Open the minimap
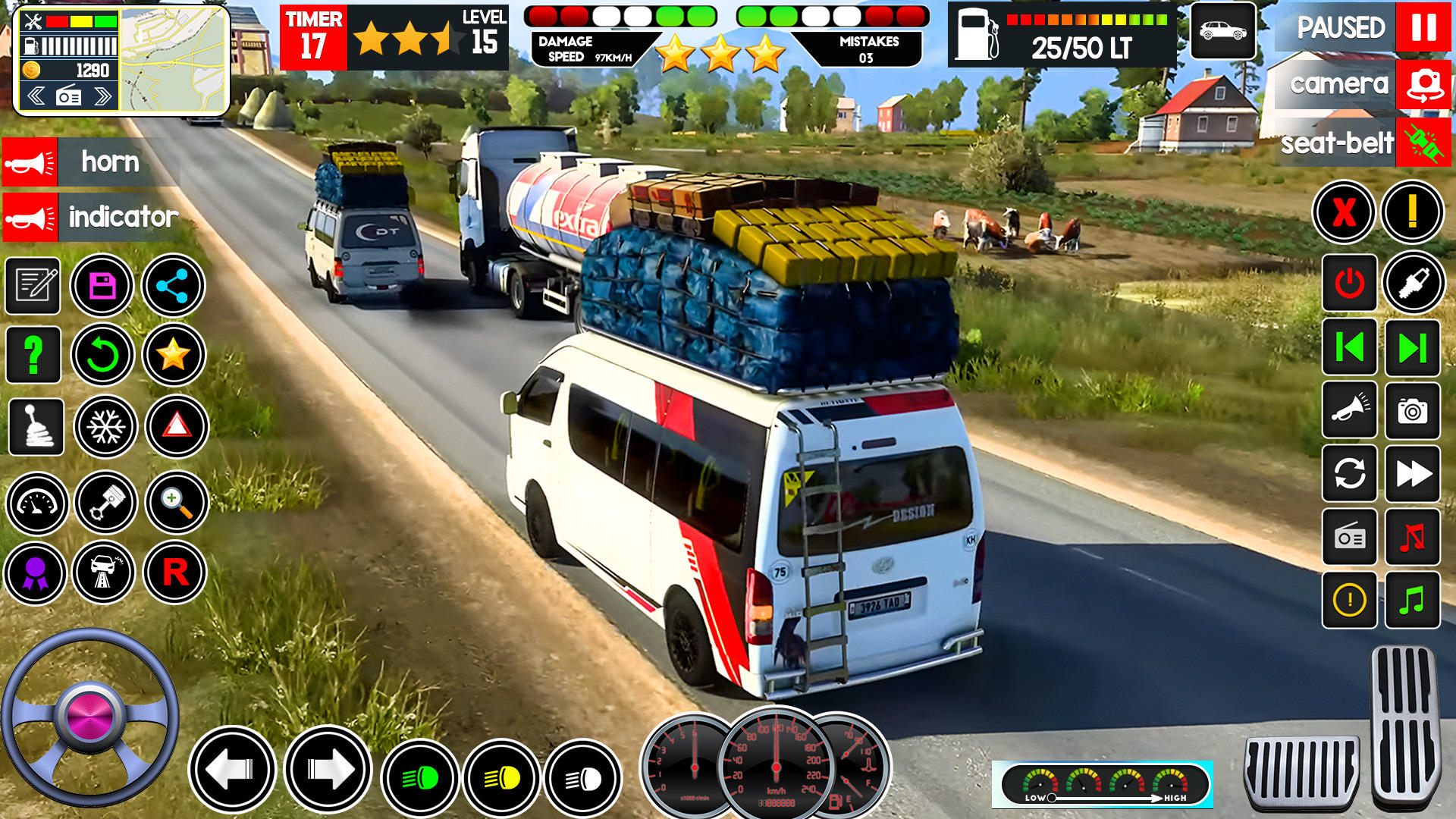Viewport: 1456px width, 819px height. [x=174, y=61]
